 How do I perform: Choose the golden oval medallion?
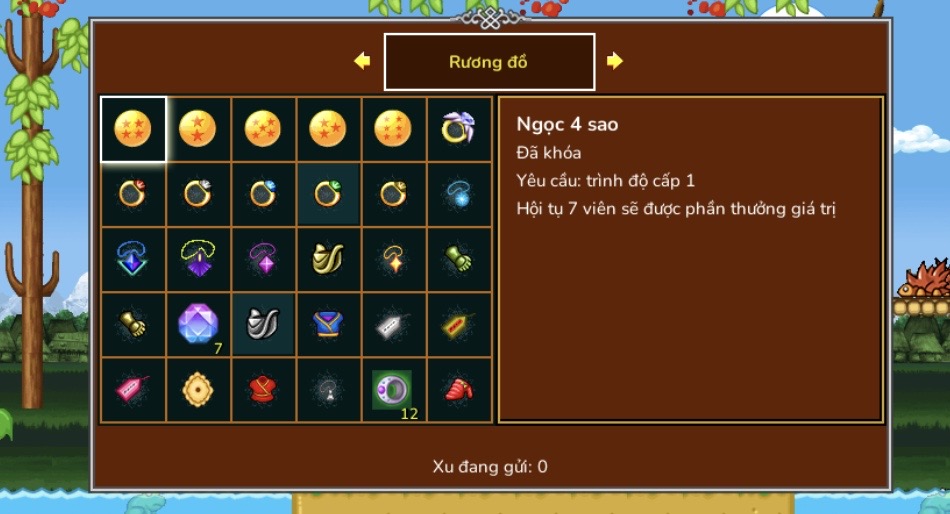pyautogui.click(x=198, y=389)
